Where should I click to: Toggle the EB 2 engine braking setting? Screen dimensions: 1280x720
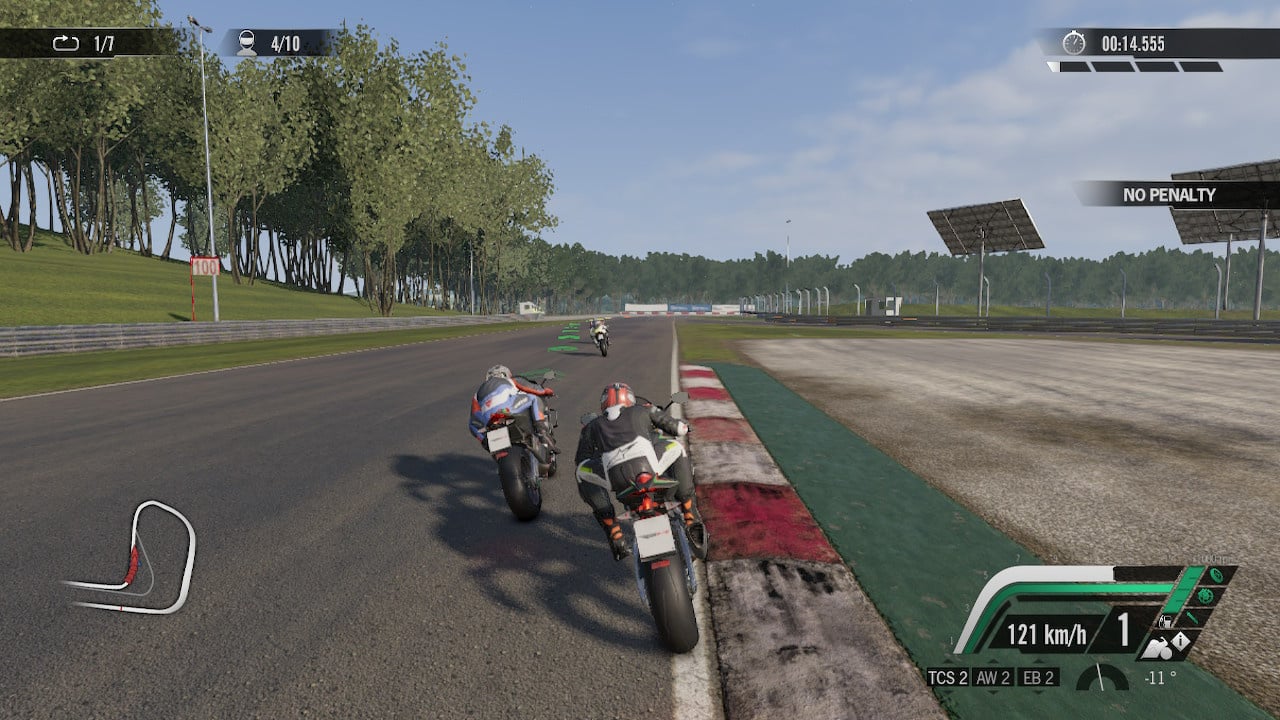[x=1038, y=677]
